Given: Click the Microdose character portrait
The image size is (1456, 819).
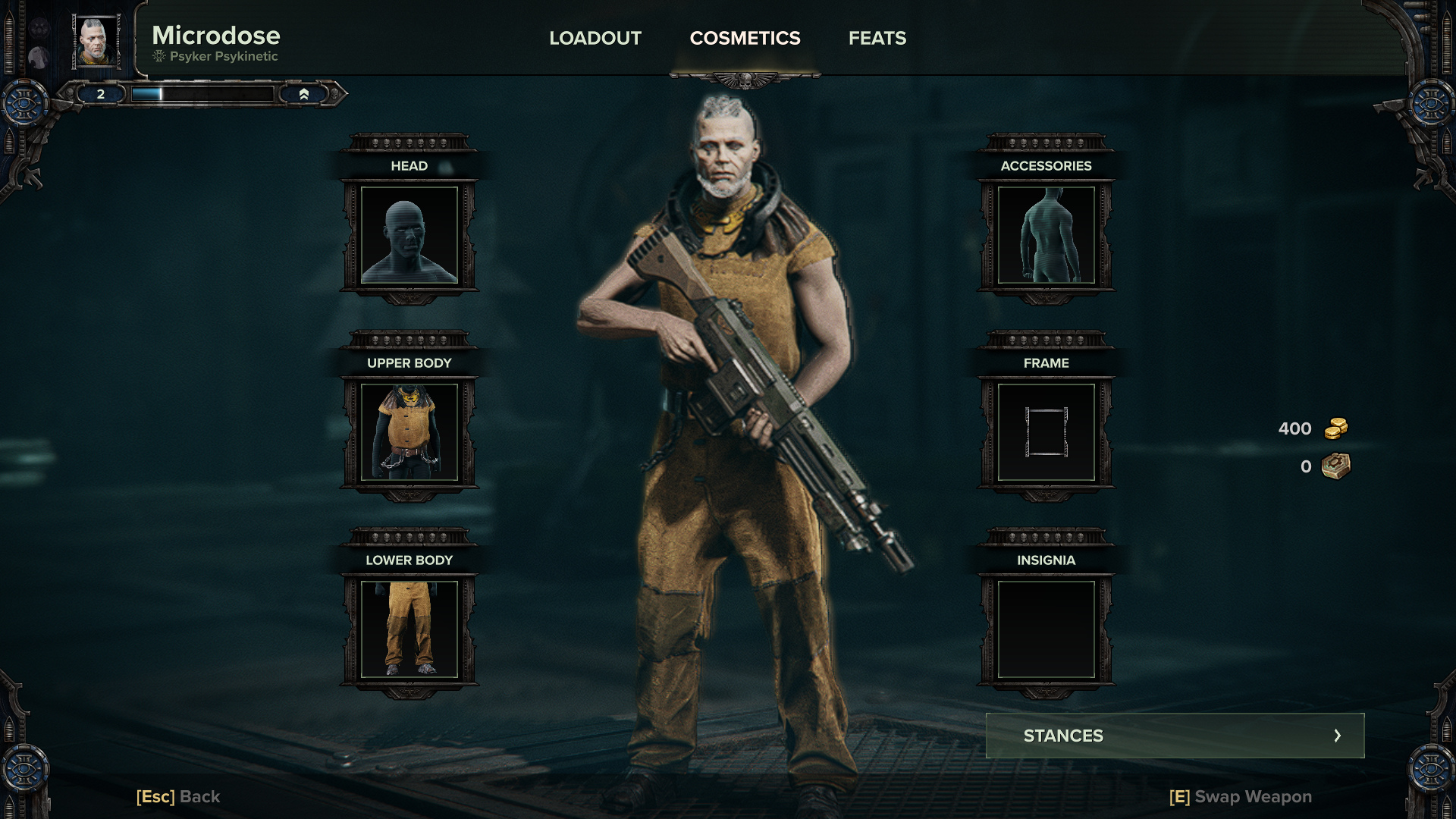Looking at the screenshot, I should tap(96, 42).
